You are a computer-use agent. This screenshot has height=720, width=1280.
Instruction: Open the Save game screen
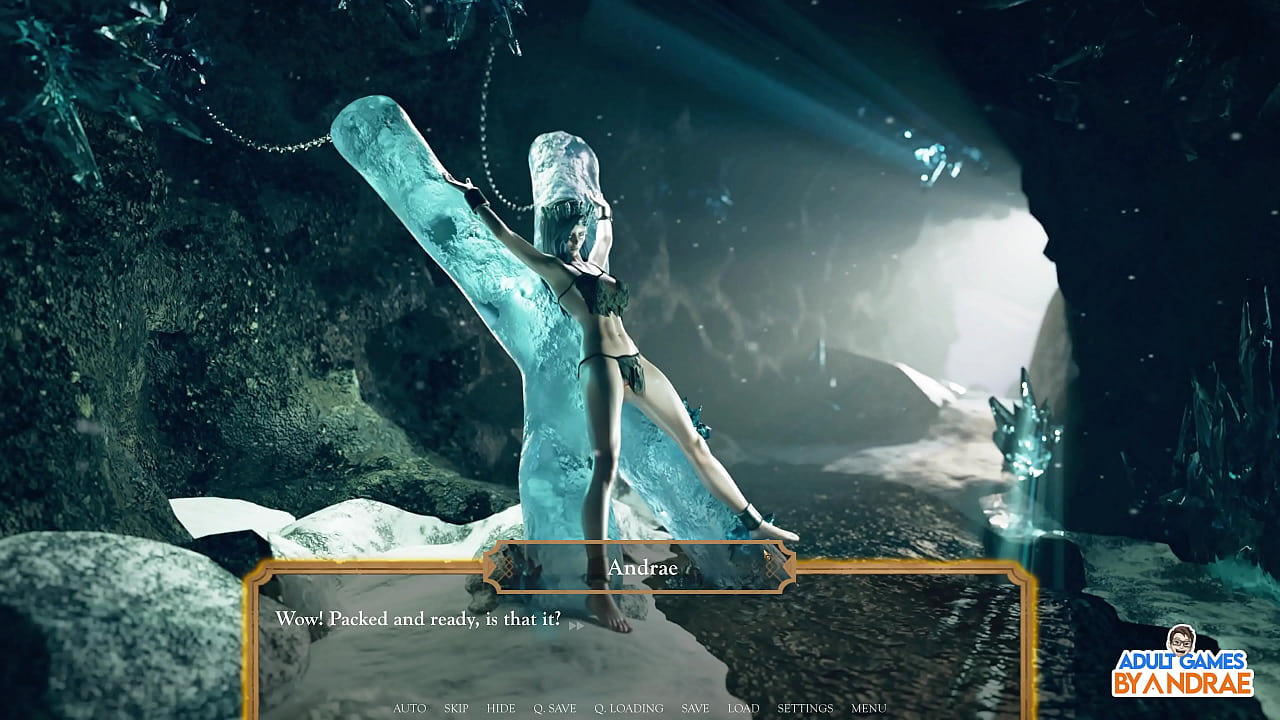695,708
